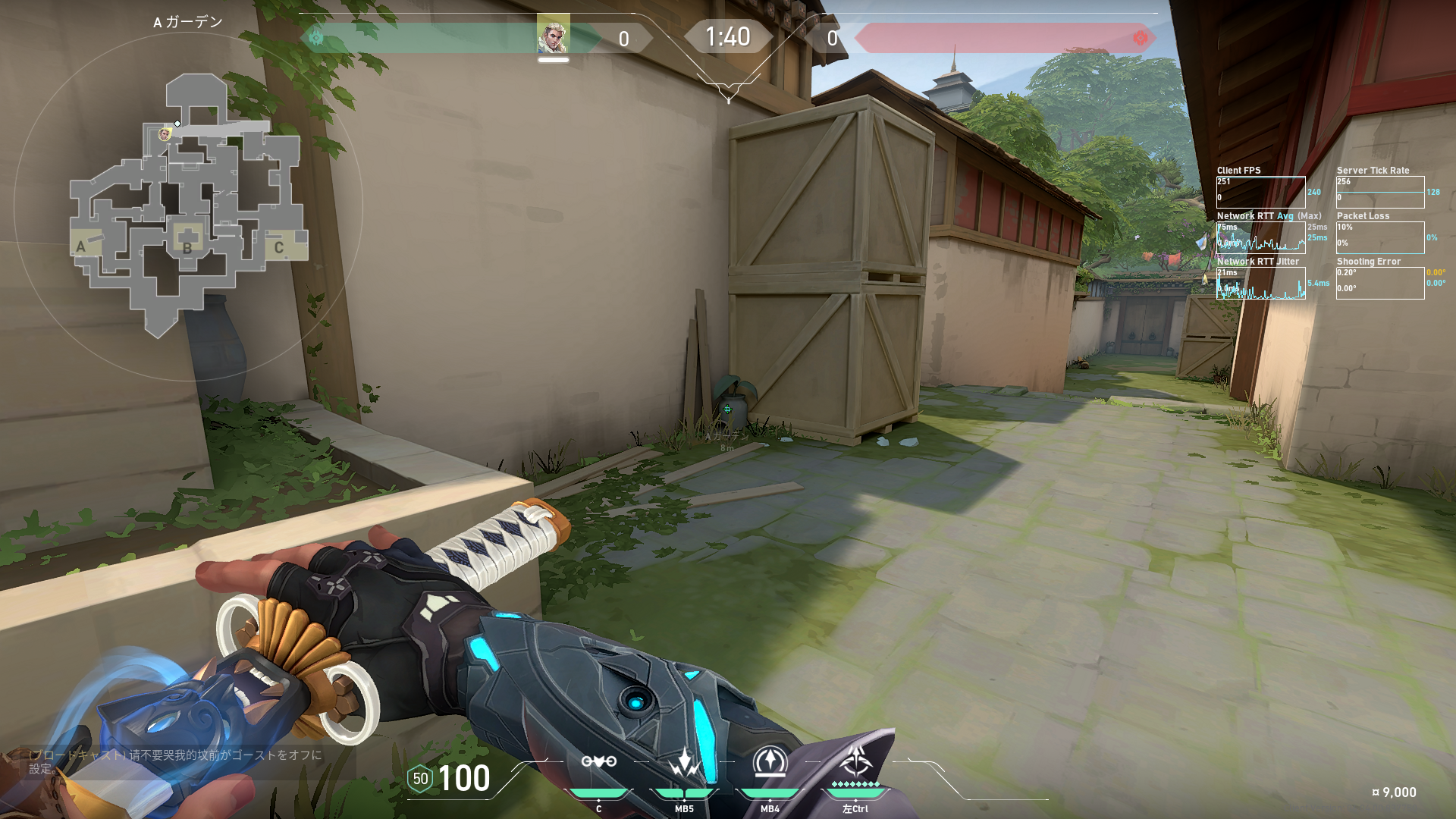
Task: Click the Packet Loss graph
Action: (x=1380, y=237)
